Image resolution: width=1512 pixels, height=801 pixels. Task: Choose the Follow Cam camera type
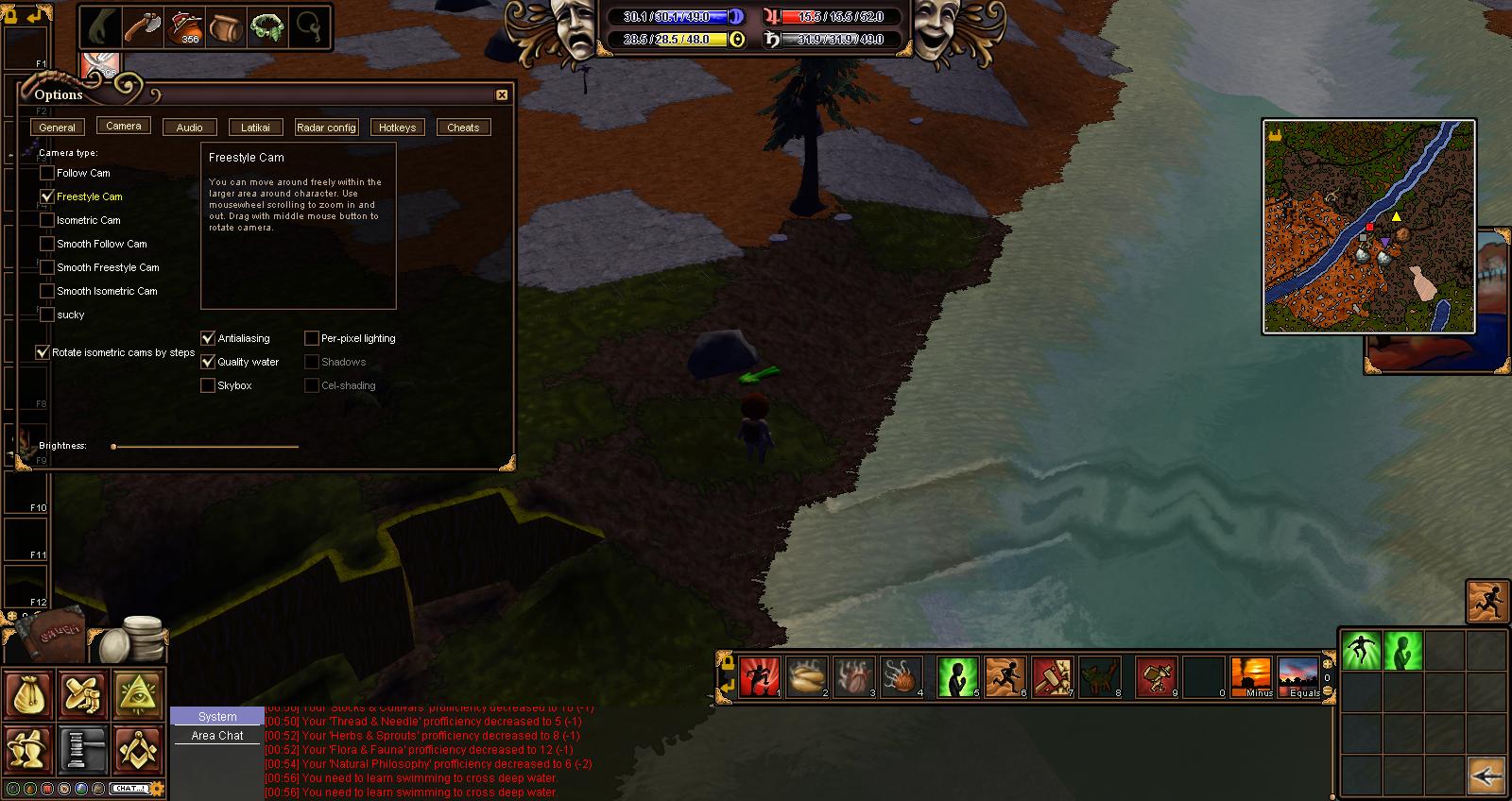[x=47, y=174]
